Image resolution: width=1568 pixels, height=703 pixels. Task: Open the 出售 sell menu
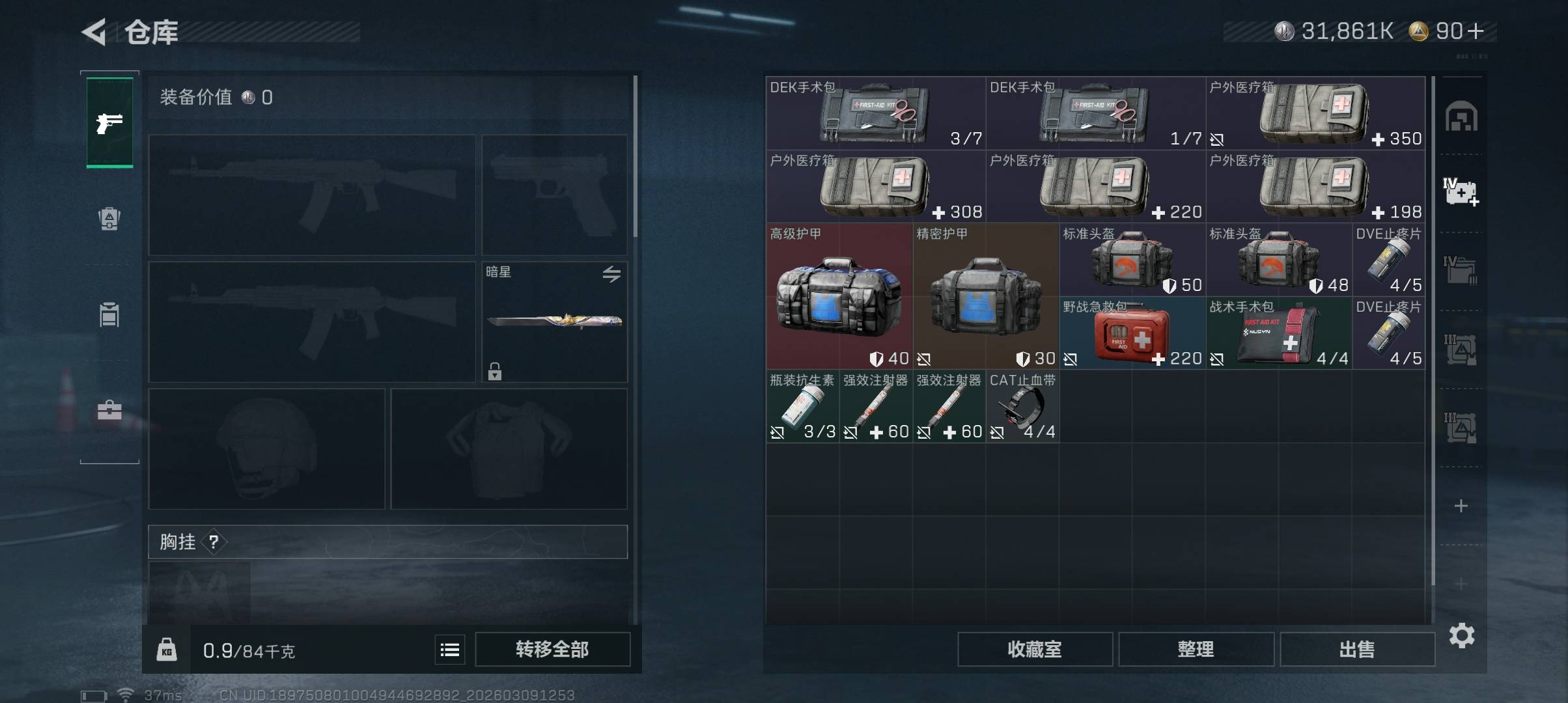(x=1357, y=649)
